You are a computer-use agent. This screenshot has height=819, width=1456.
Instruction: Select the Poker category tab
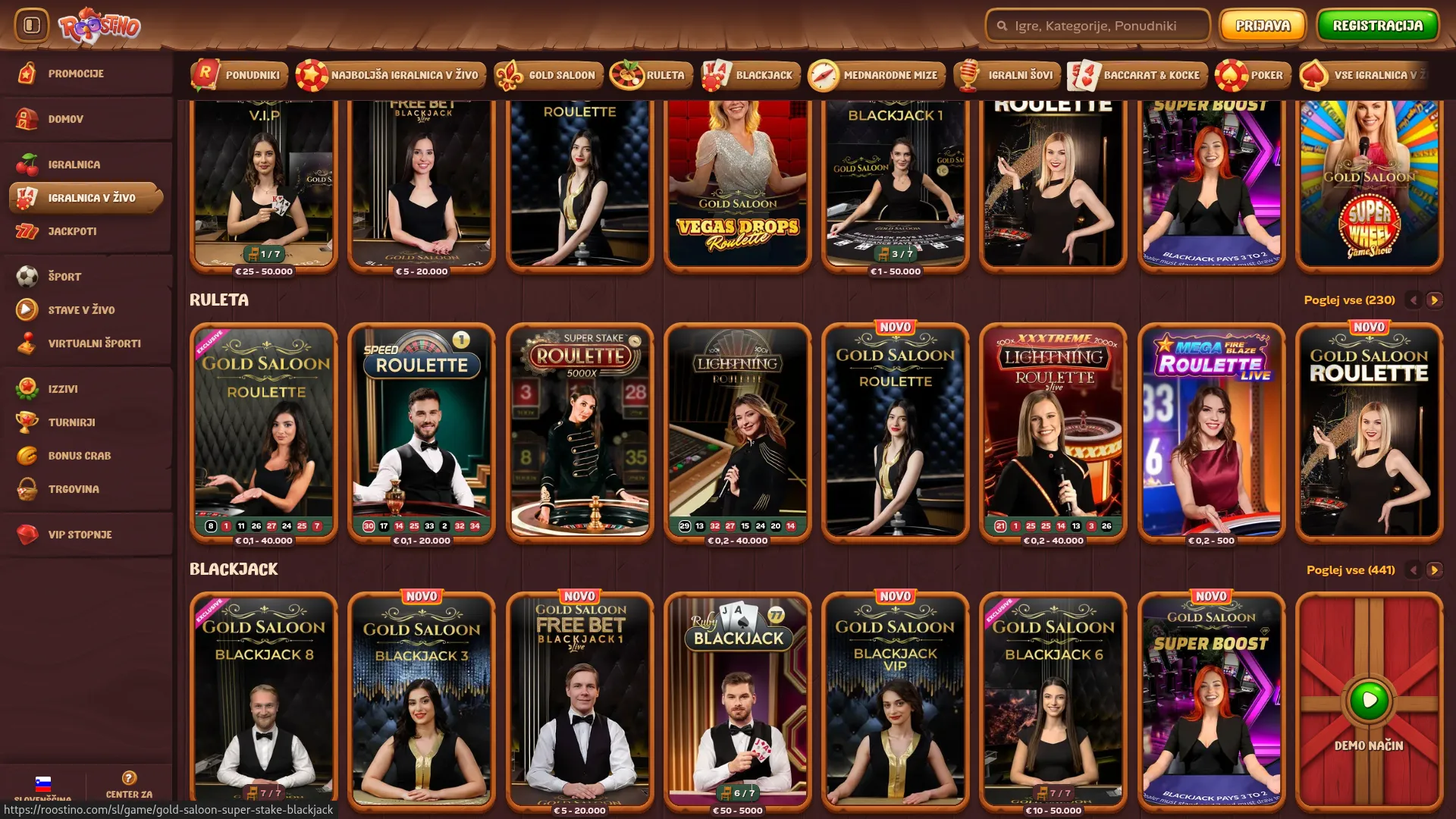pyautogui.click(x=1254, y=75)
